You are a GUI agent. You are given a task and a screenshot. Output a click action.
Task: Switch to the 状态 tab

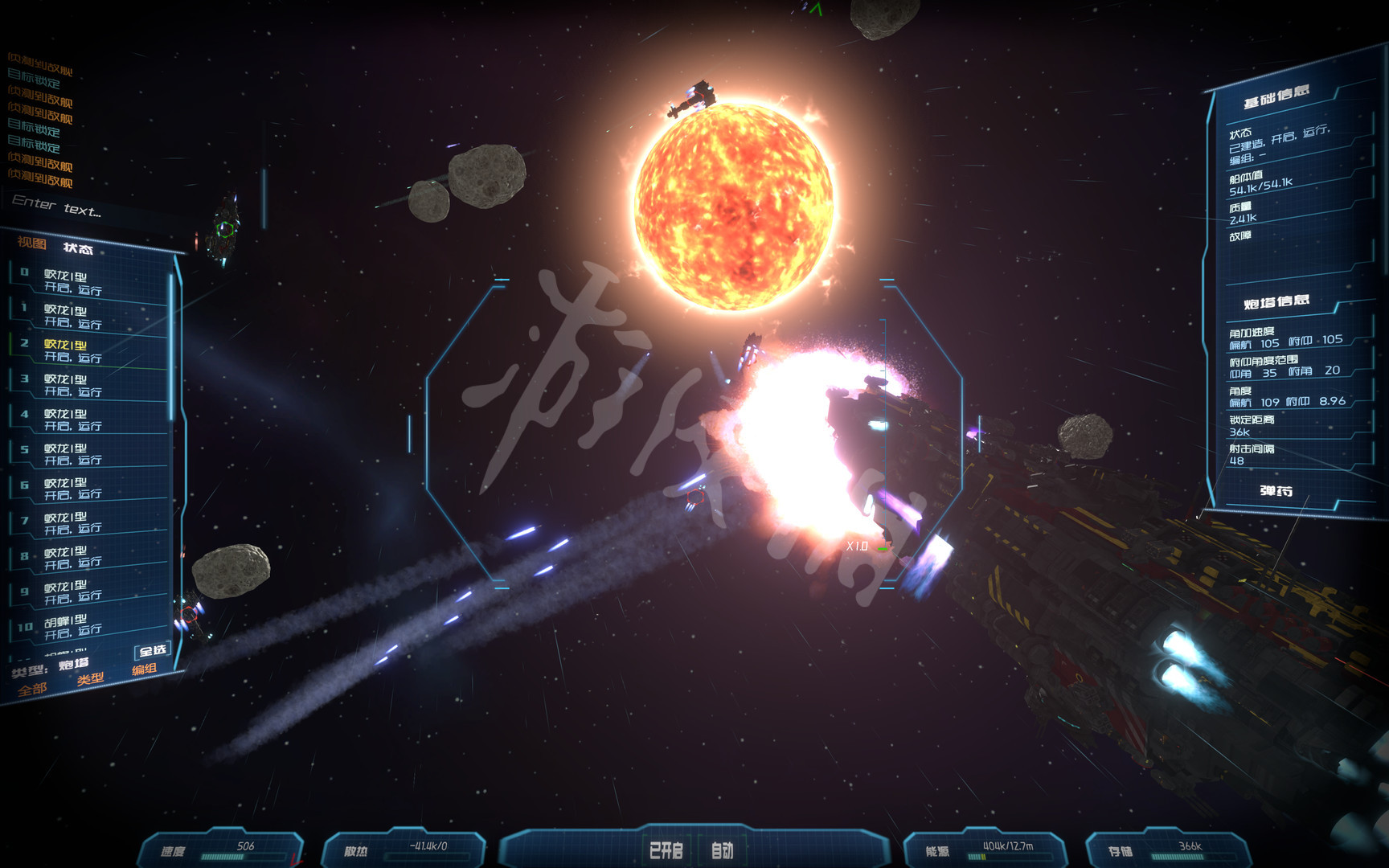(78, 248)
